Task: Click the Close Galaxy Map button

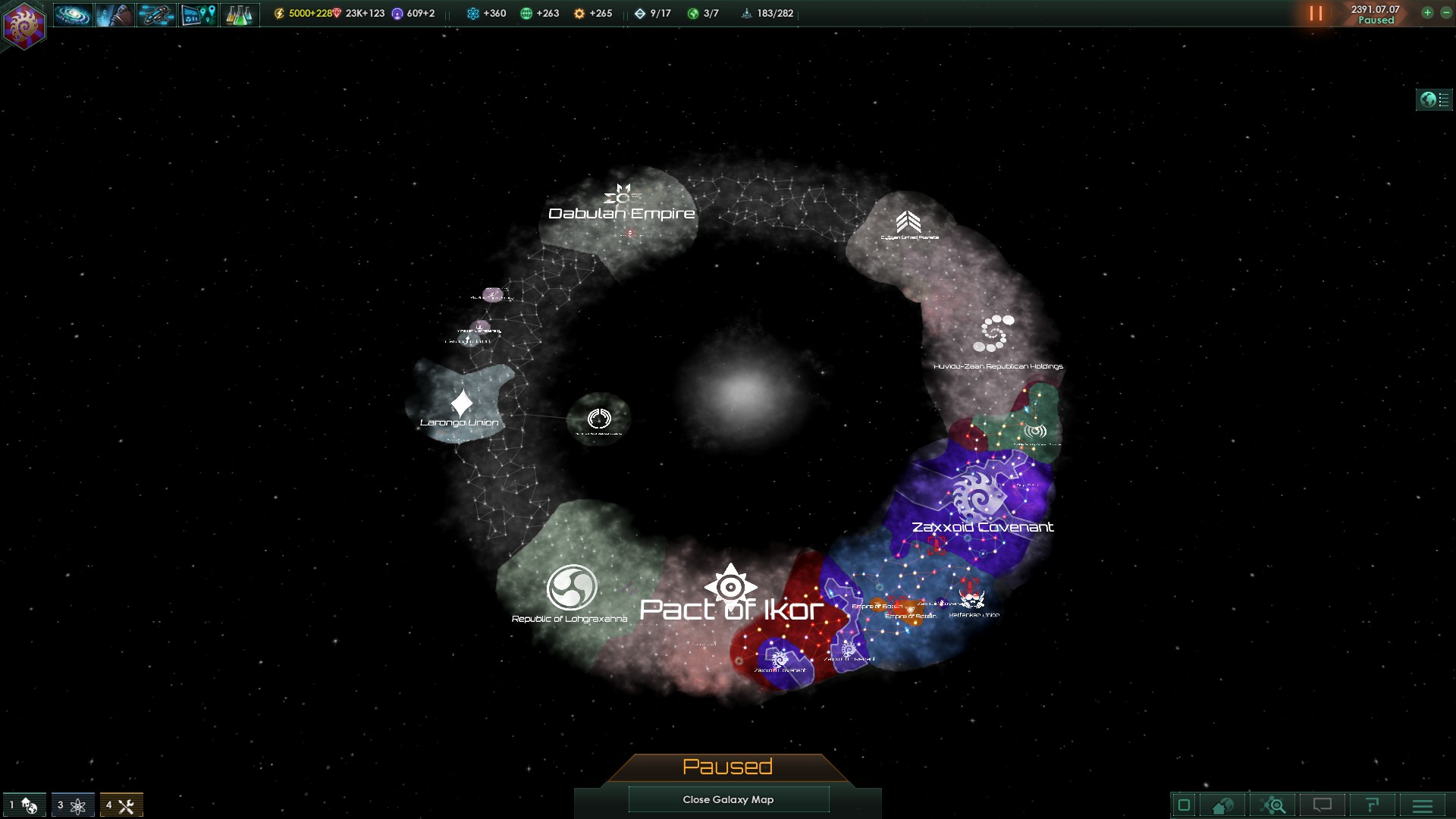Action: (728, 799)
